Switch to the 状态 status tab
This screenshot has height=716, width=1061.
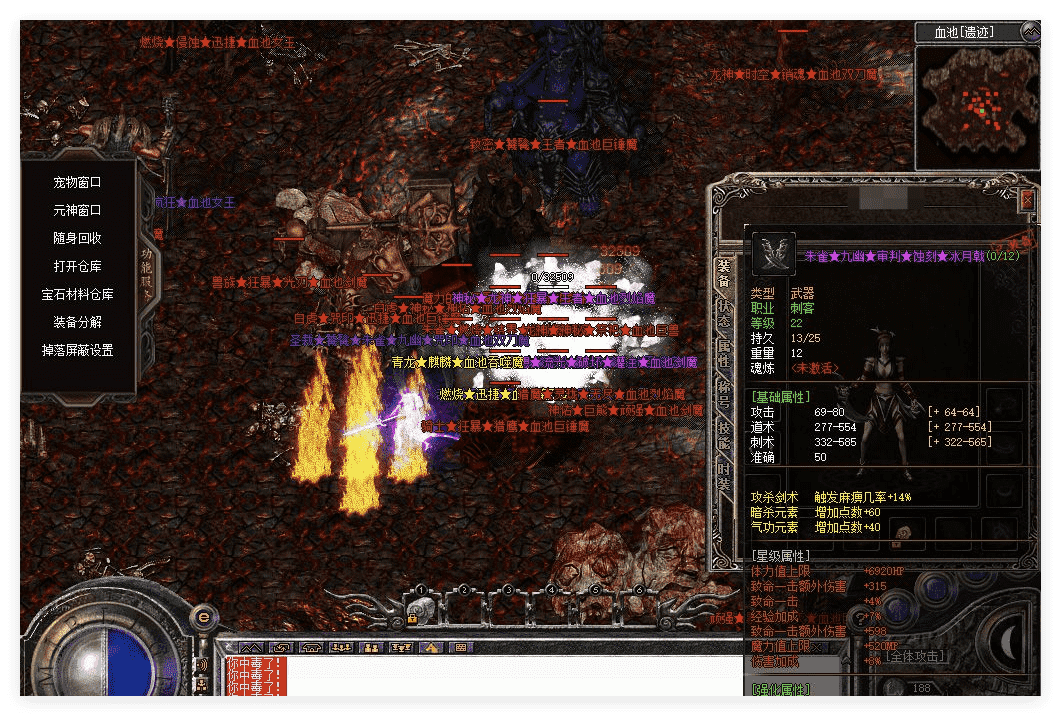pyautogui.click(x=723, y=312)
